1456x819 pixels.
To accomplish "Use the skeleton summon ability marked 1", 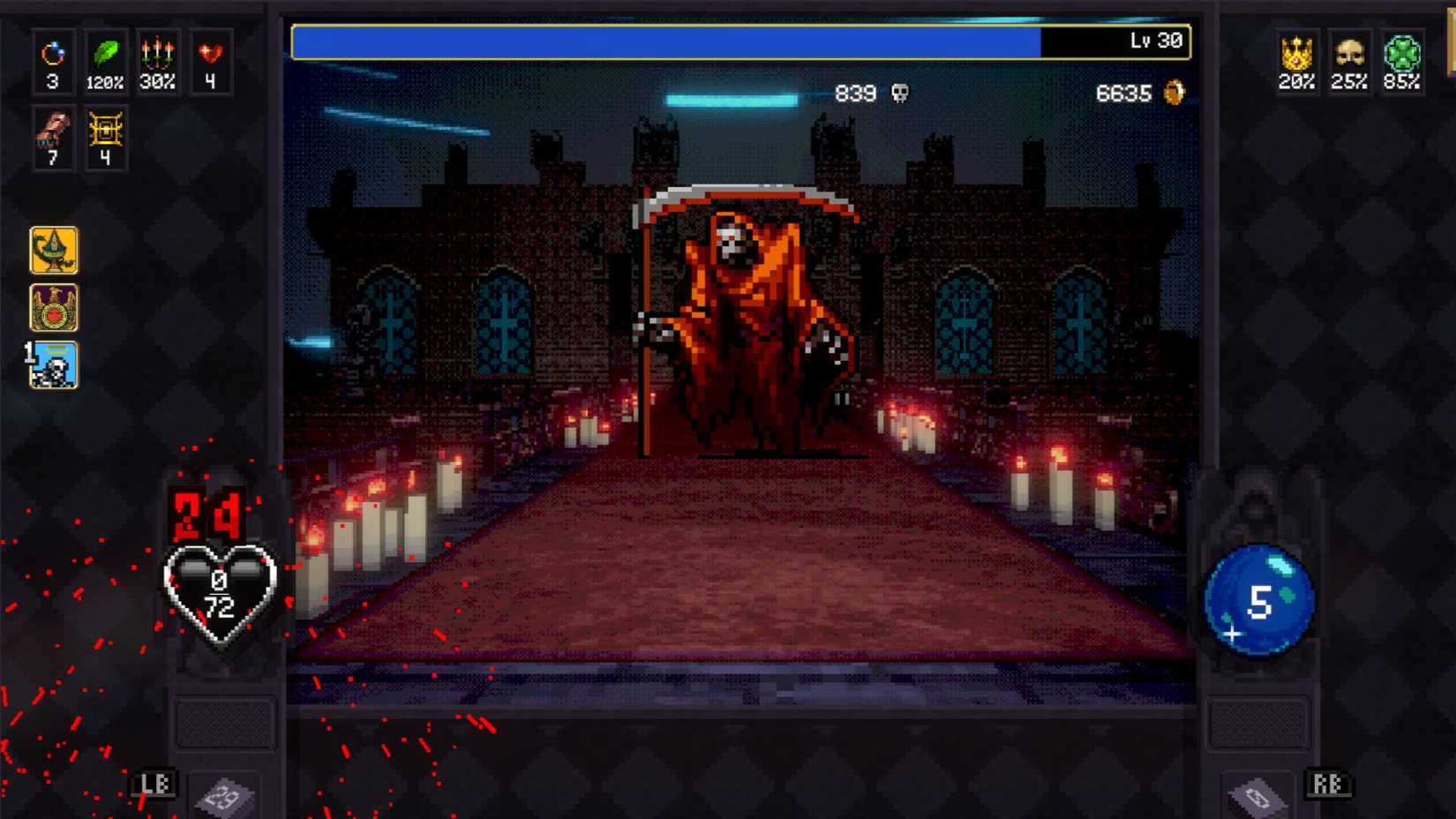I will tap(54, 367).
